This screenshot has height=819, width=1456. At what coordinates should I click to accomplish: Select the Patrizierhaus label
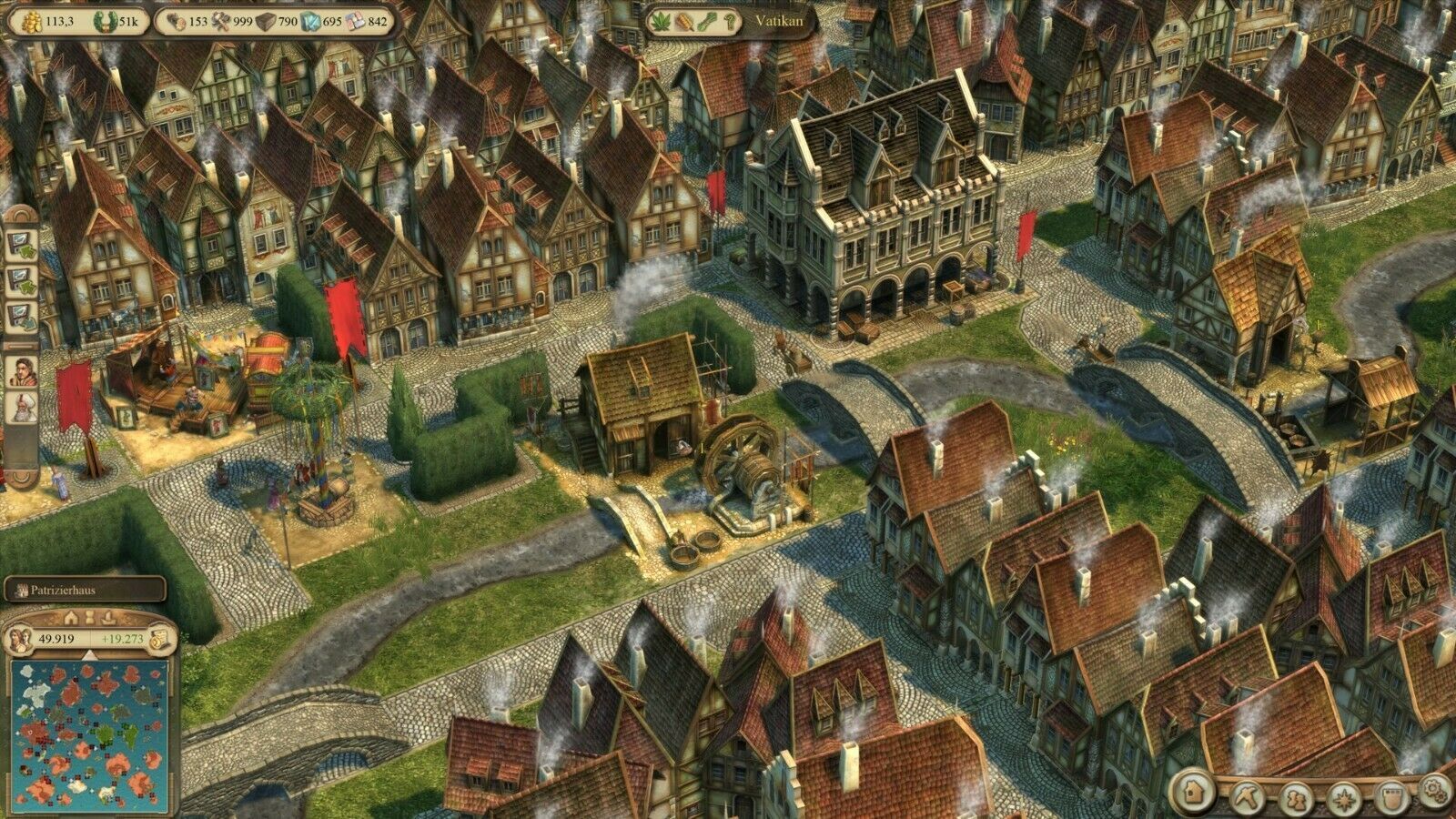tap(84, 590)
